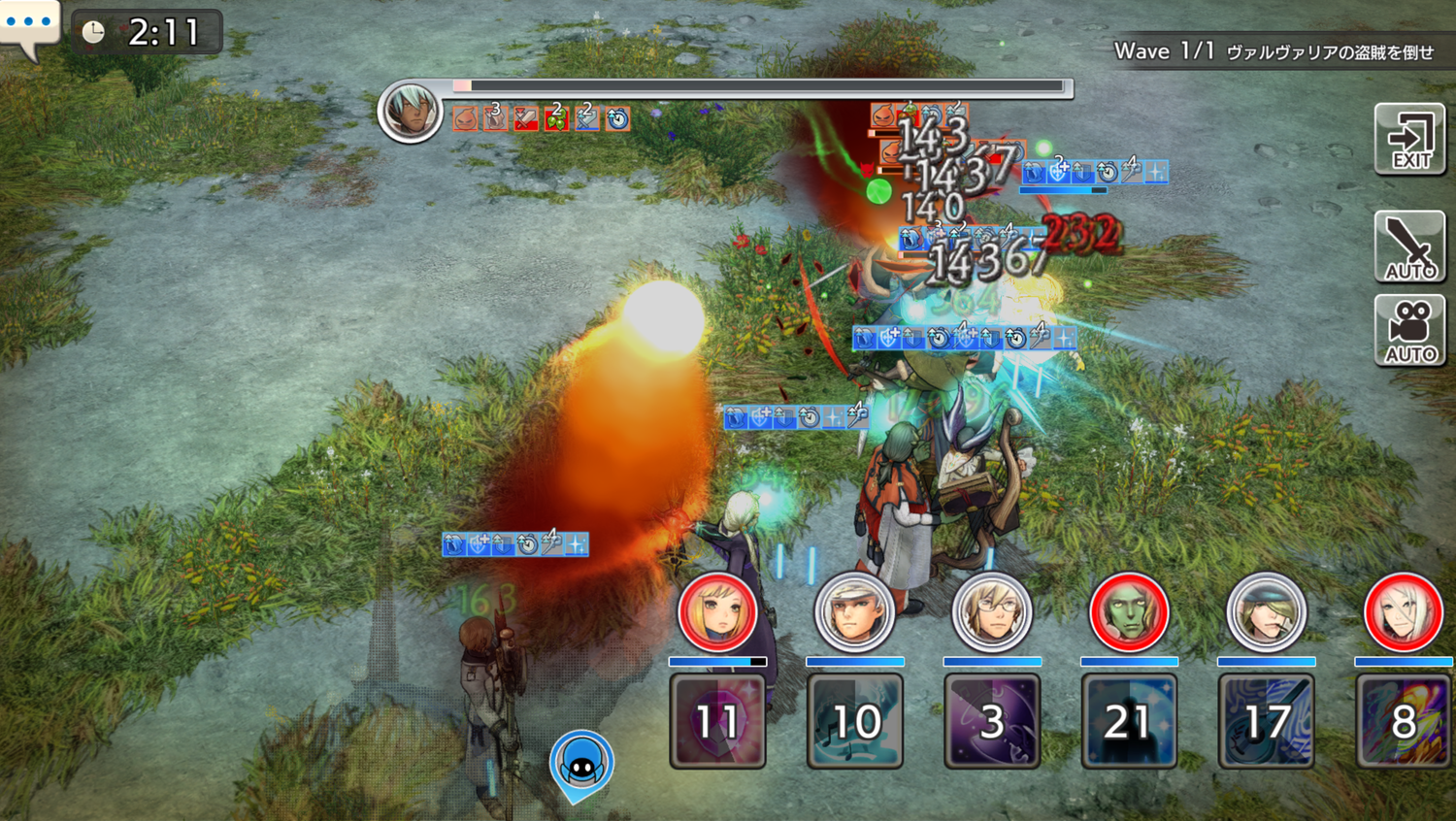Image resolution: width=1456 pixels, height=821 pixels.
Task: Activate the skill showing cooldown 3
Action: coord(991,721)
